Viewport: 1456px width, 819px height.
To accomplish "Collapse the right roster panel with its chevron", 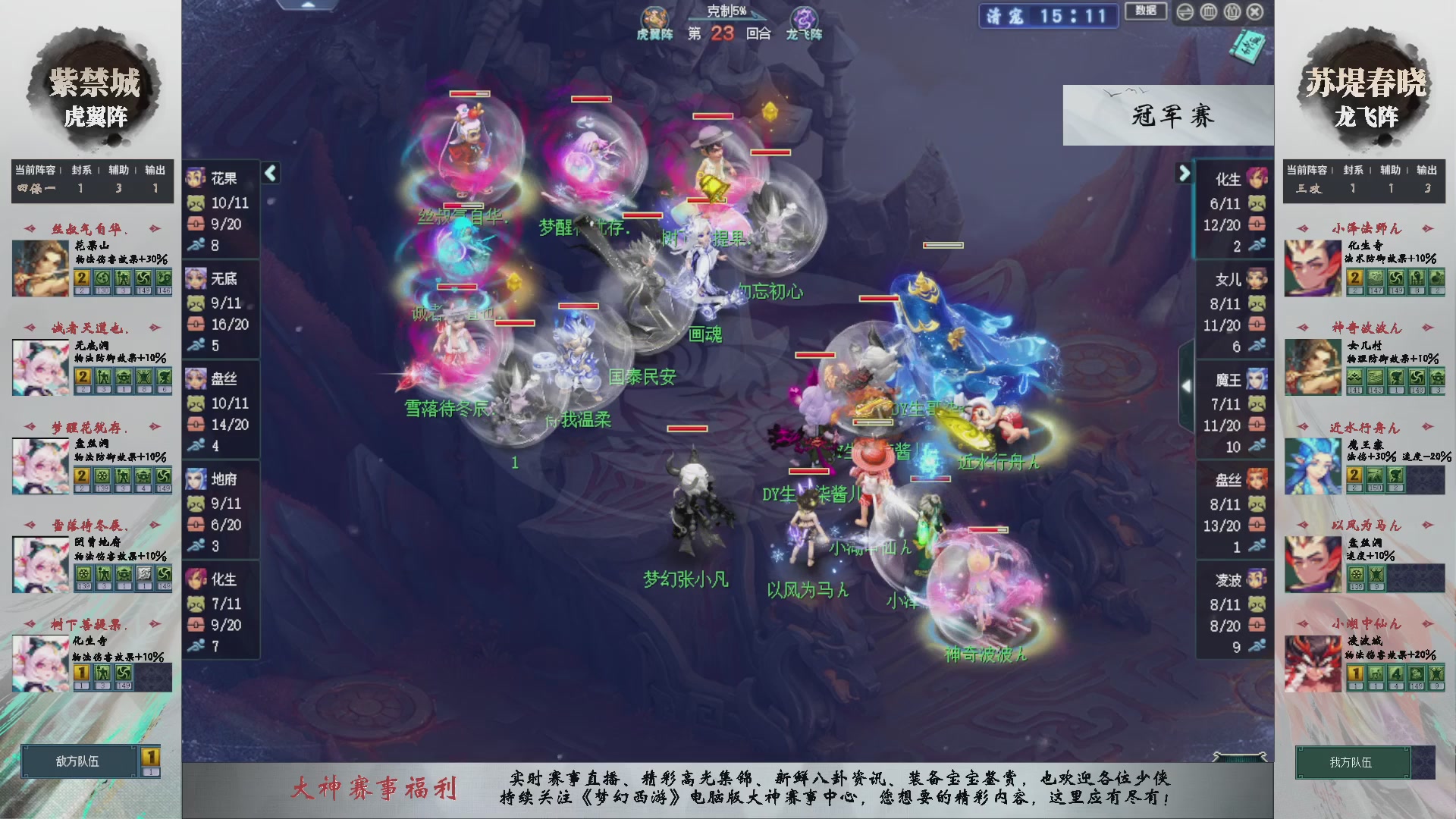I will click(x=1185, y=173).
